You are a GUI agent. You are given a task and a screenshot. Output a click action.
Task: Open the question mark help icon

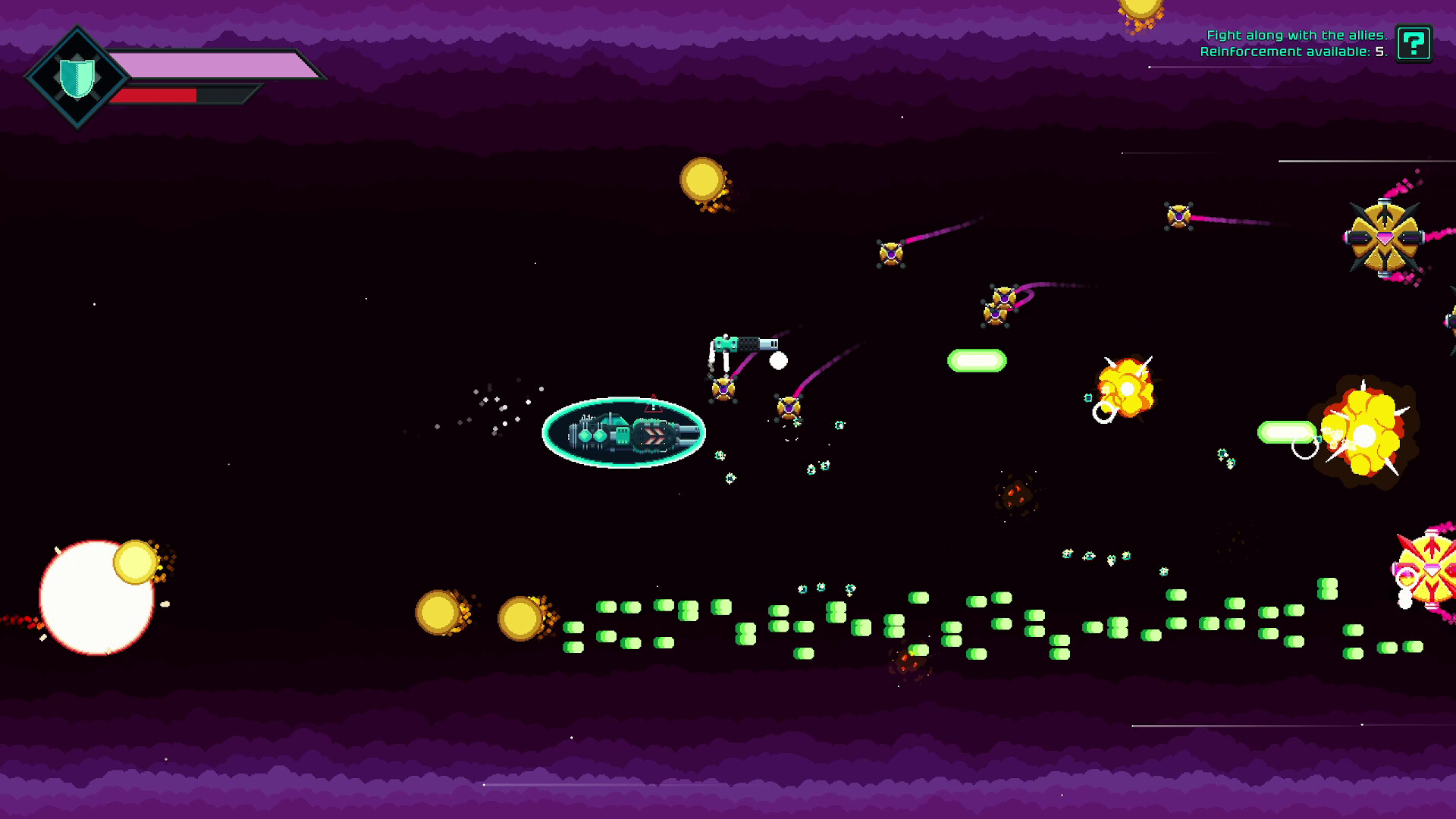1416,44
